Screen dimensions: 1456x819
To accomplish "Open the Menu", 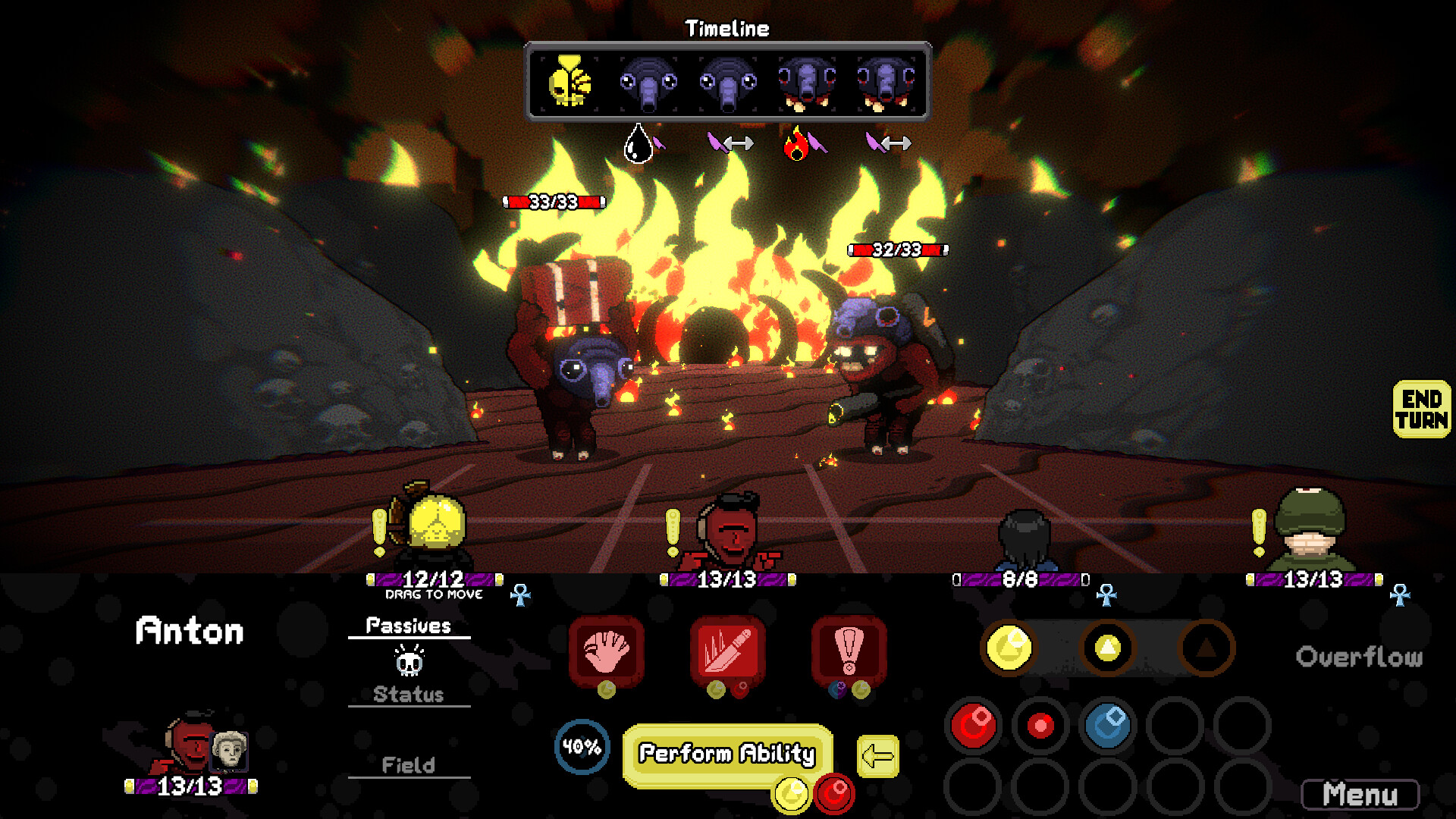I will pyautogui.click(x=1360, y=795).
